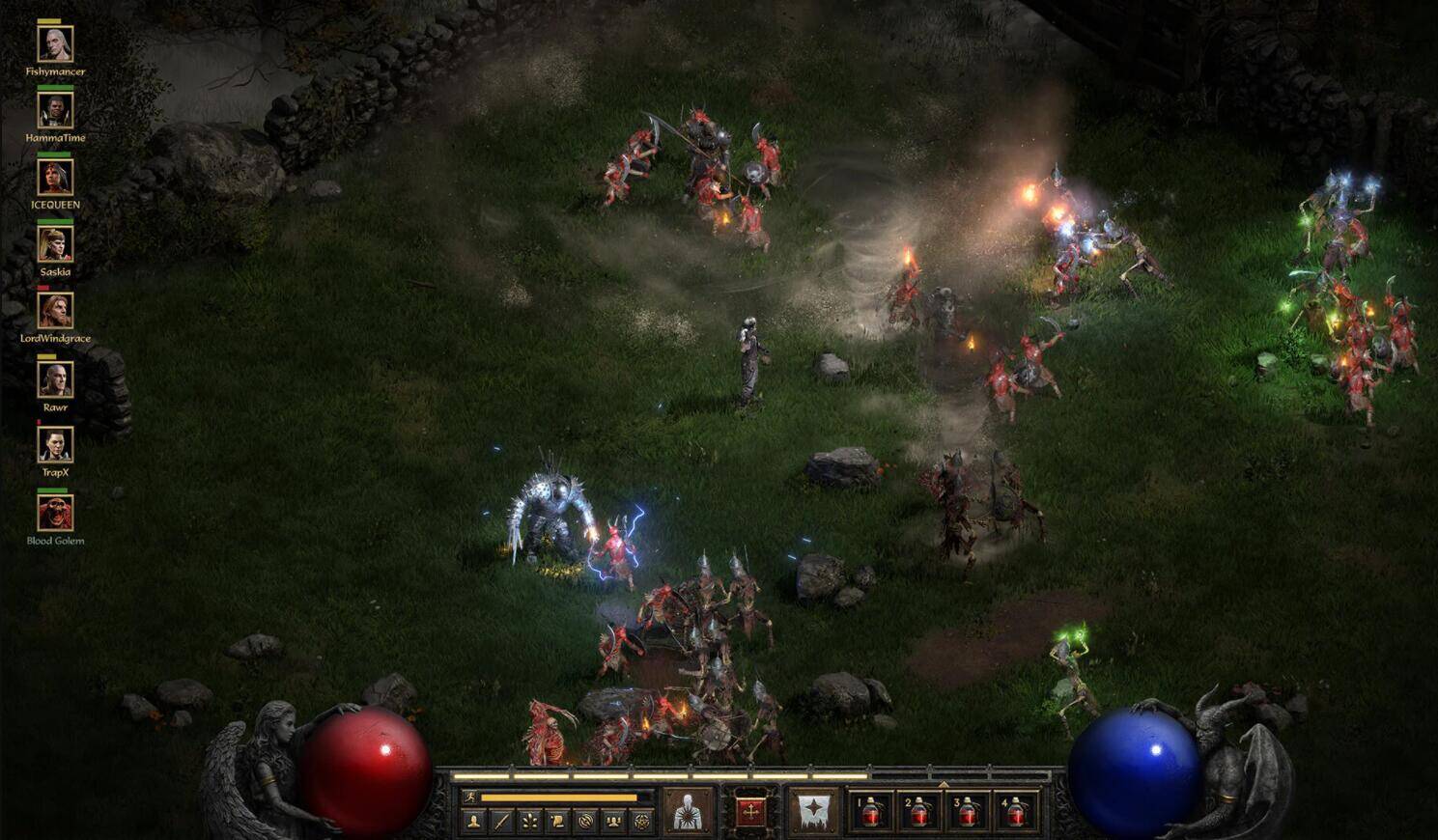Open the skill tree leaf icon
Image resolution: width=1438 pixels, height=840 pixels.
point(529,822)
